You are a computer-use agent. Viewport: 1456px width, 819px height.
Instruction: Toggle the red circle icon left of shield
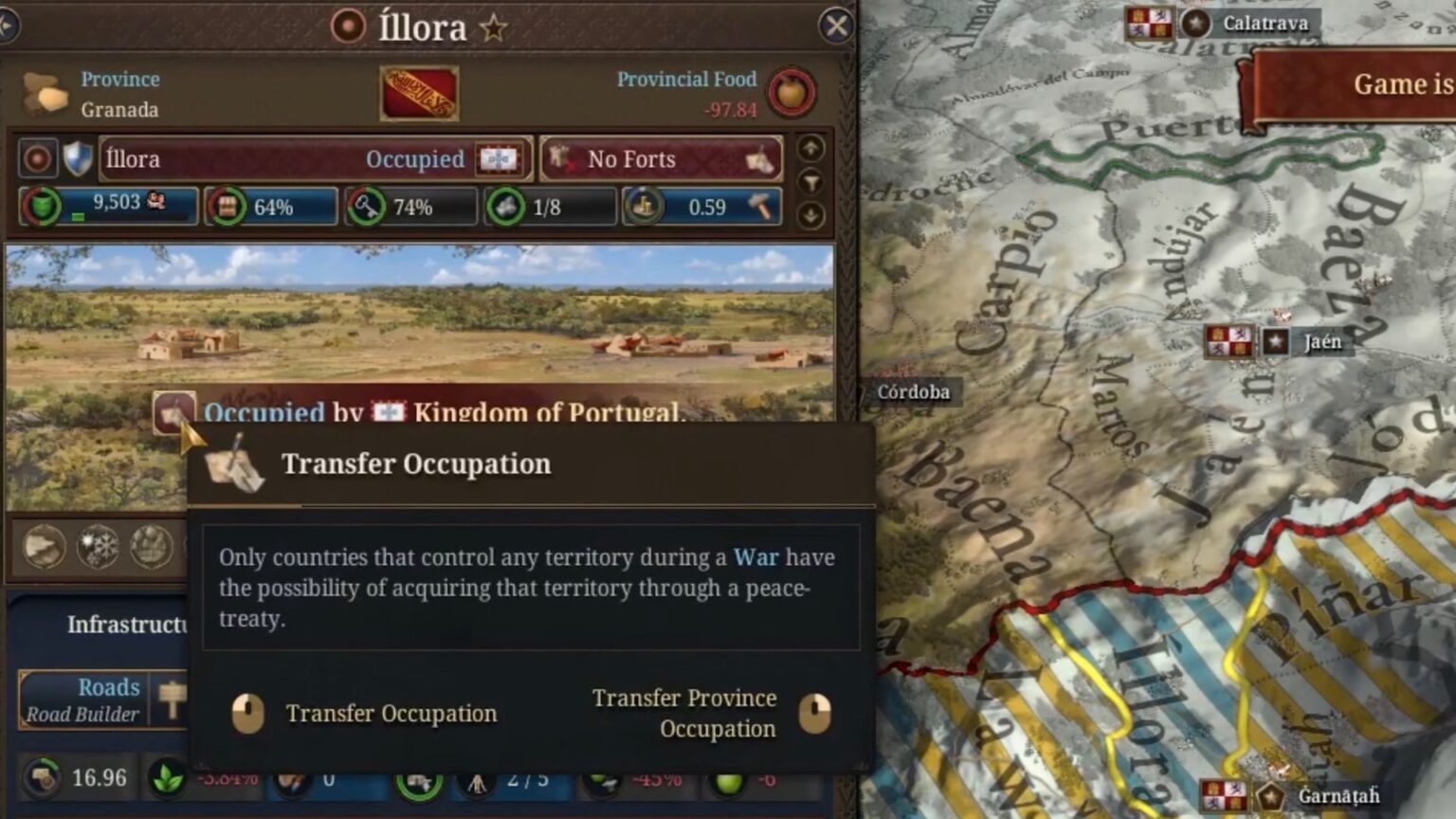click(x=36, y=158)
